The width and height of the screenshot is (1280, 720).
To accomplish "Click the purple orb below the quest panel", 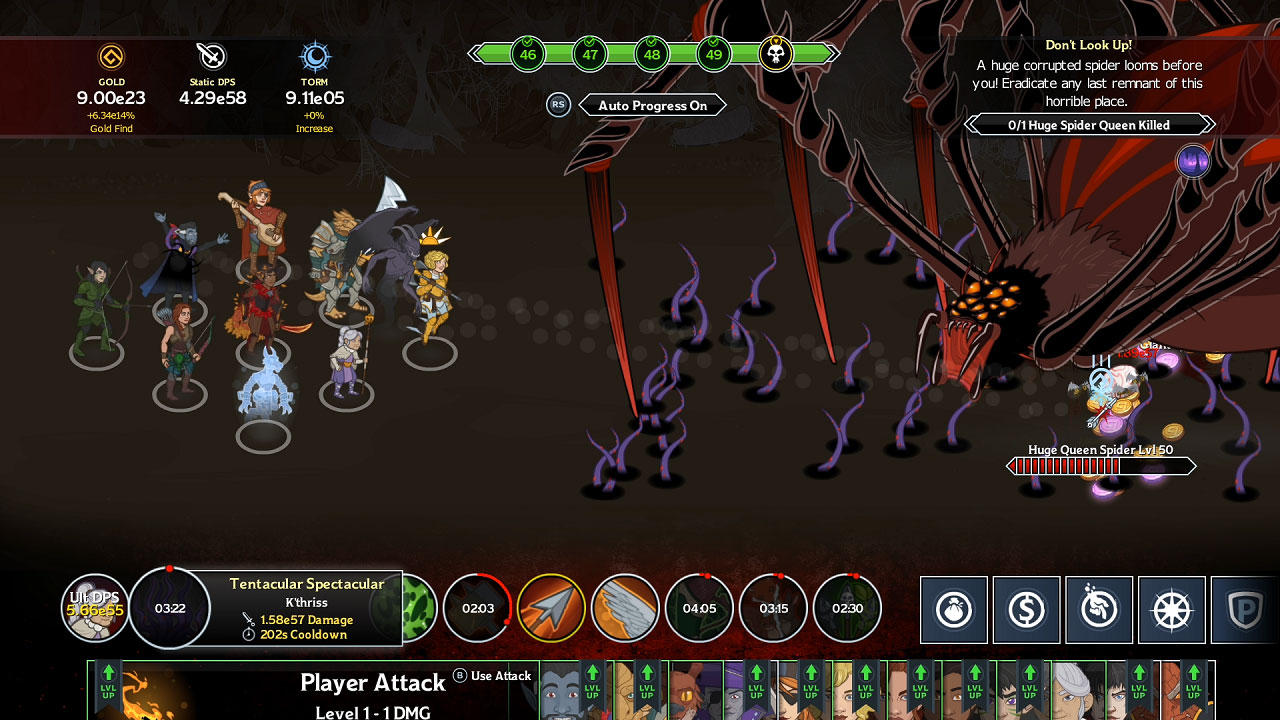I will 1194,160.
